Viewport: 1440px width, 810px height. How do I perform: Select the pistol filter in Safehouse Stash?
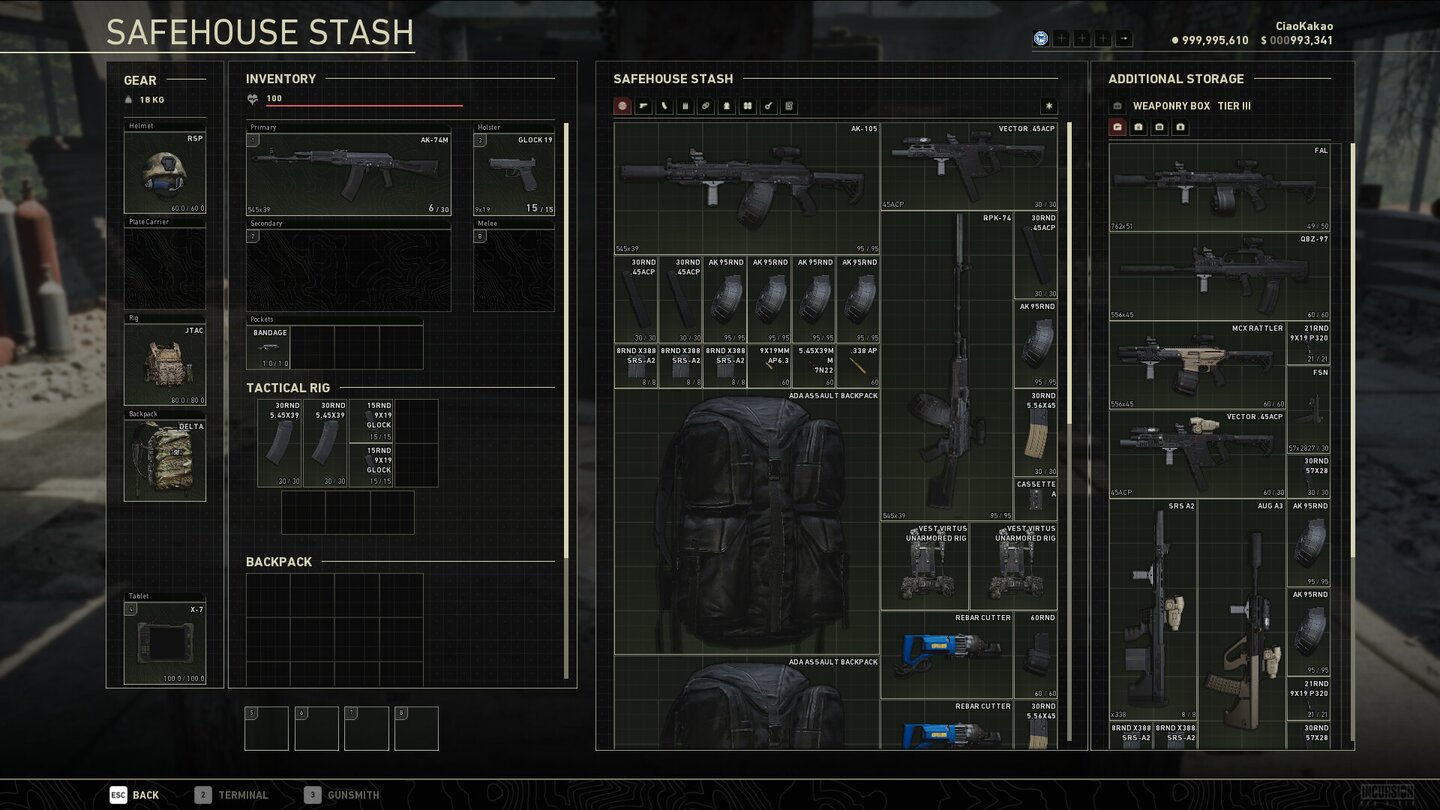(644, 105)
